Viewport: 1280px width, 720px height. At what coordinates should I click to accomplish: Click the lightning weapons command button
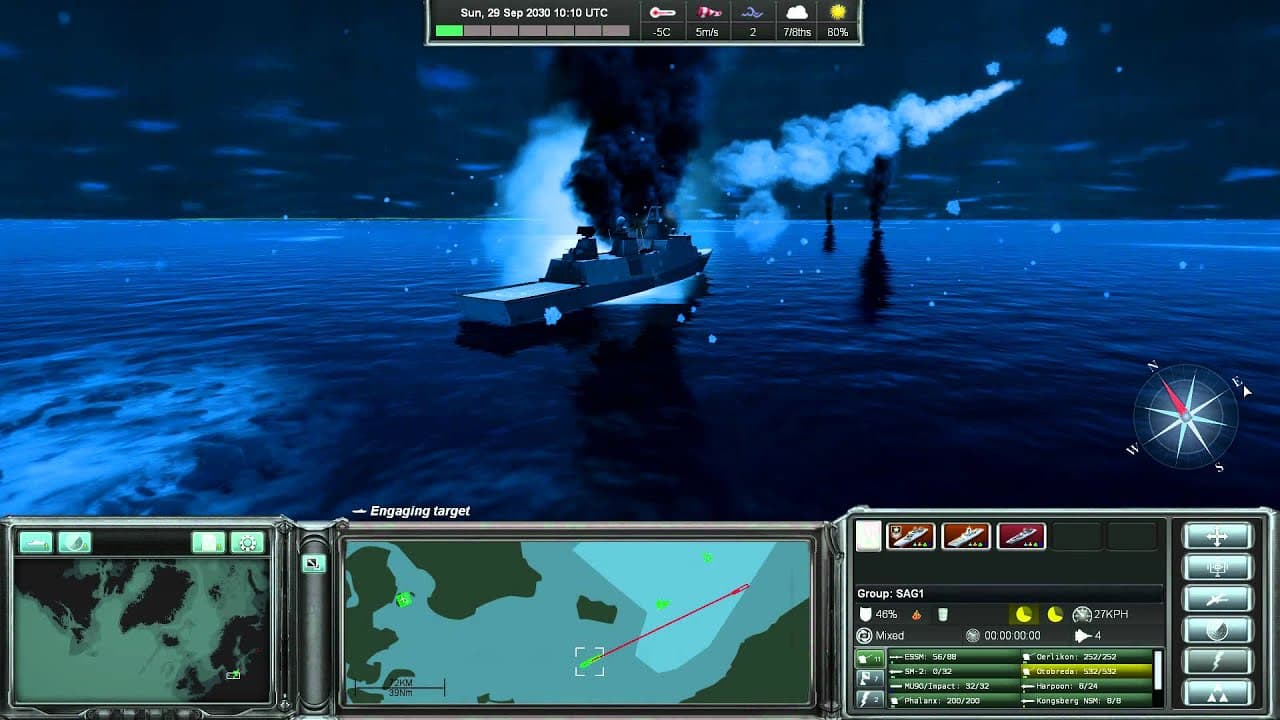coord(1218,658)
